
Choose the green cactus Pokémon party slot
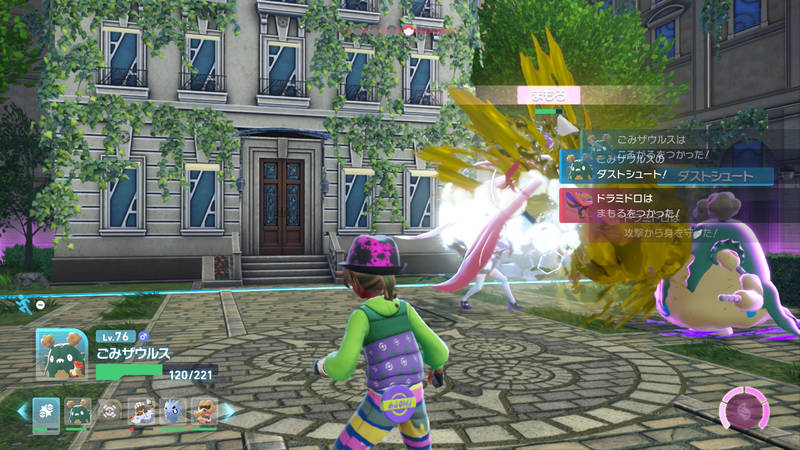coord(78,410)
